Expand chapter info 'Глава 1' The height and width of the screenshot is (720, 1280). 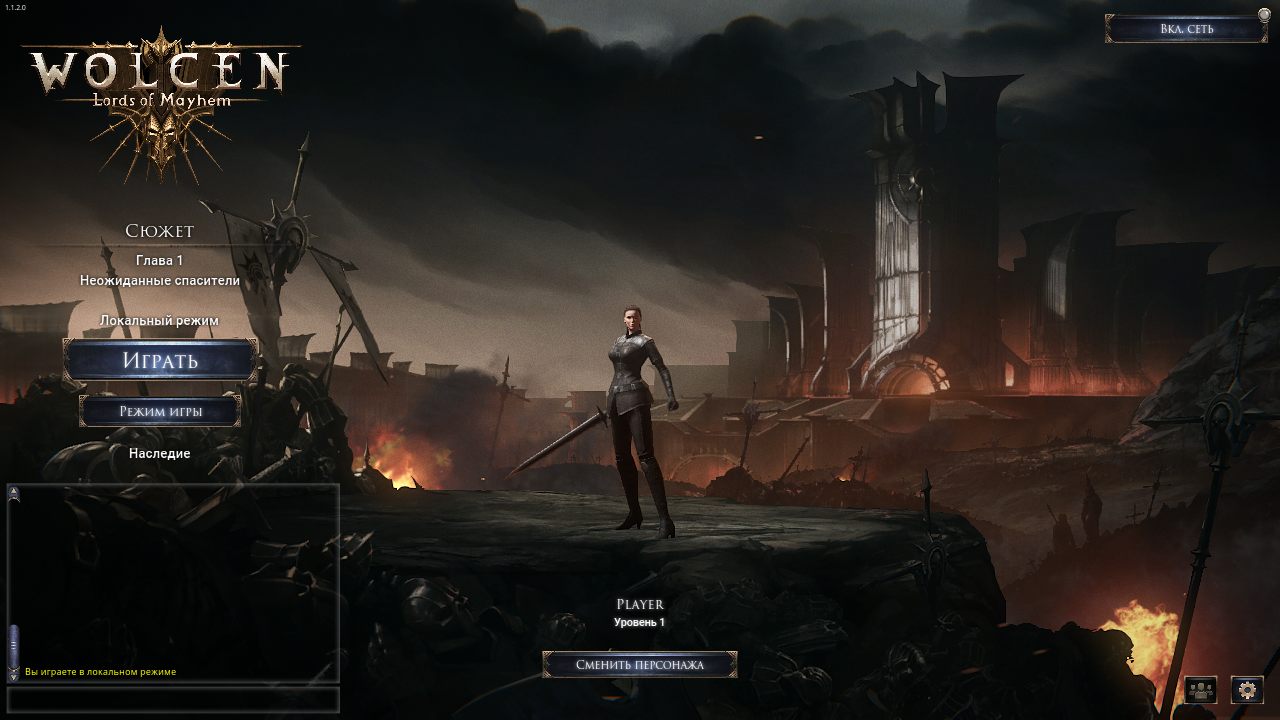[160, 260]
